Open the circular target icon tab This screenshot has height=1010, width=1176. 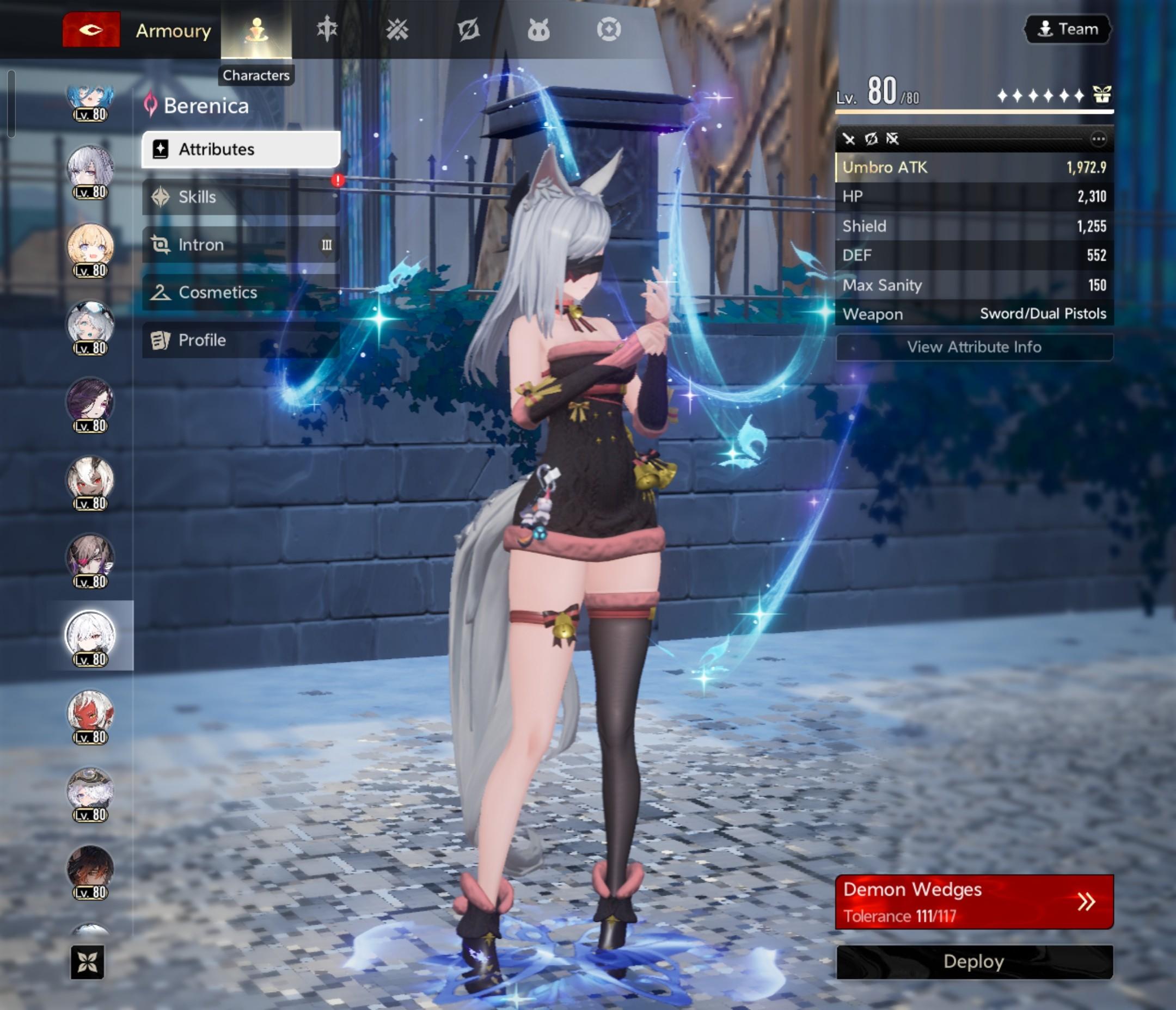click(609, 29)
